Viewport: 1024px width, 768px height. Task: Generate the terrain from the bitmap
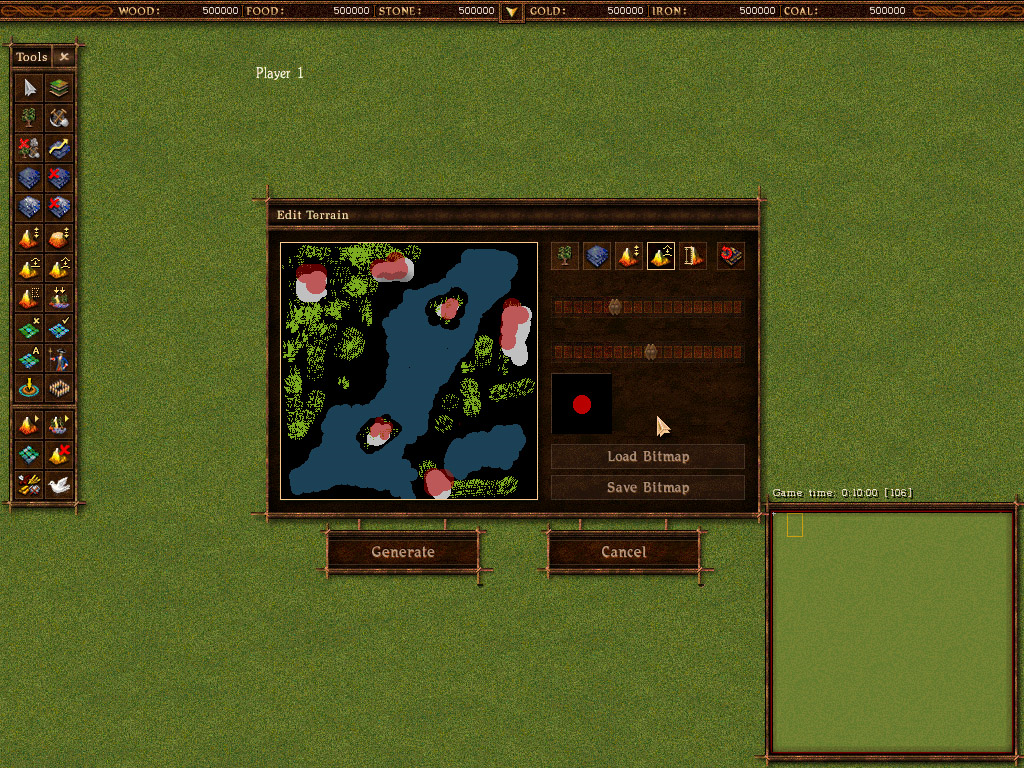(x=403, y=552)
